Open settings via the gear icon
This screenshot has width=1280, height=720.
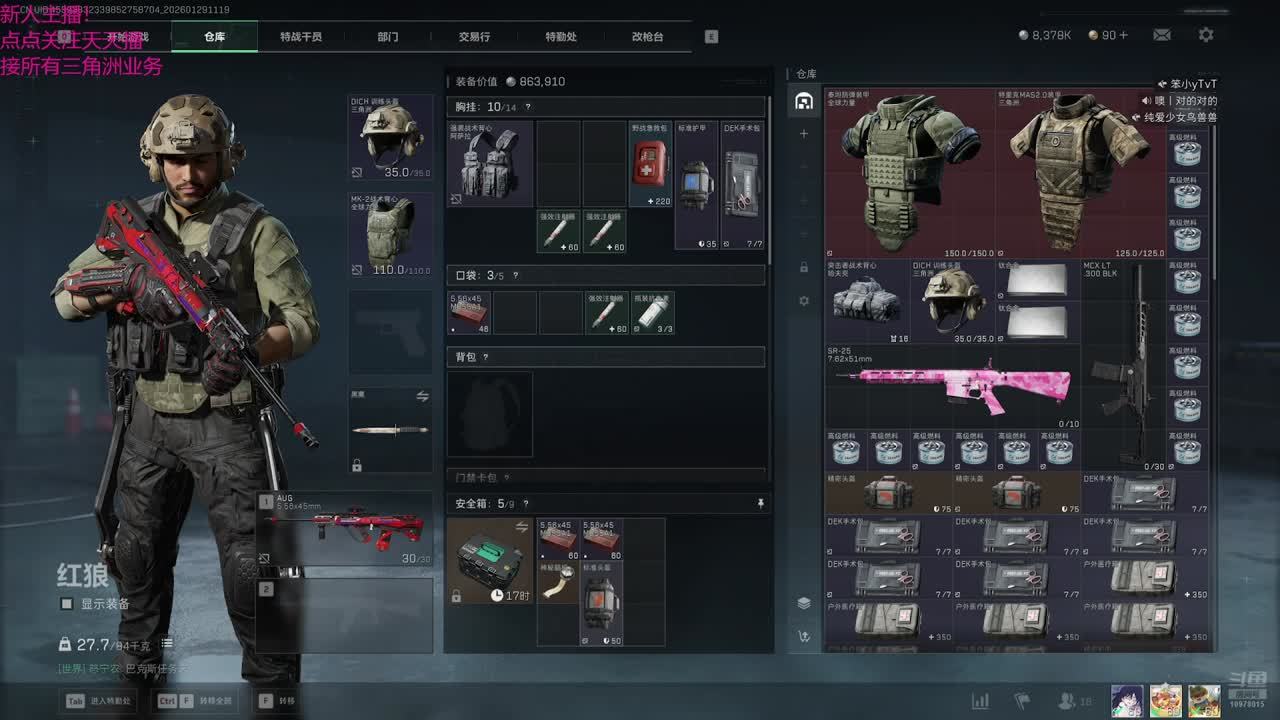1206,35
